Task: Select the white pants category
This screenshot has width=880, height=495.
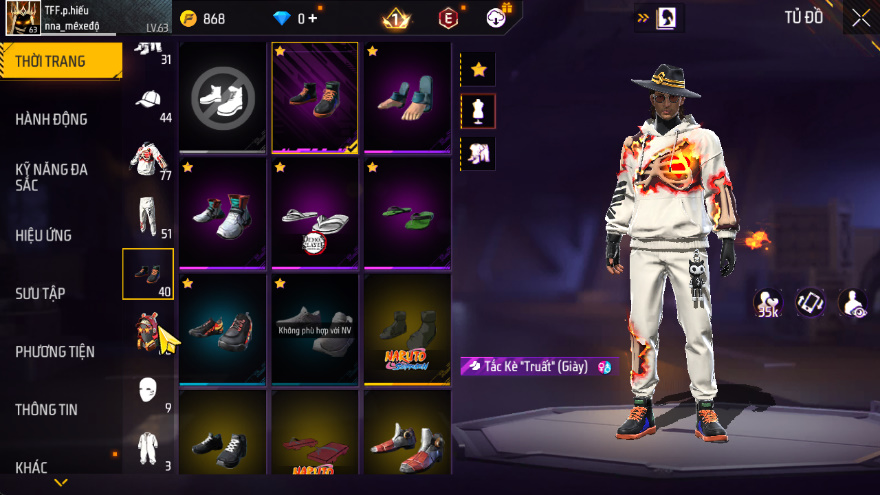Action: [148, 215]
